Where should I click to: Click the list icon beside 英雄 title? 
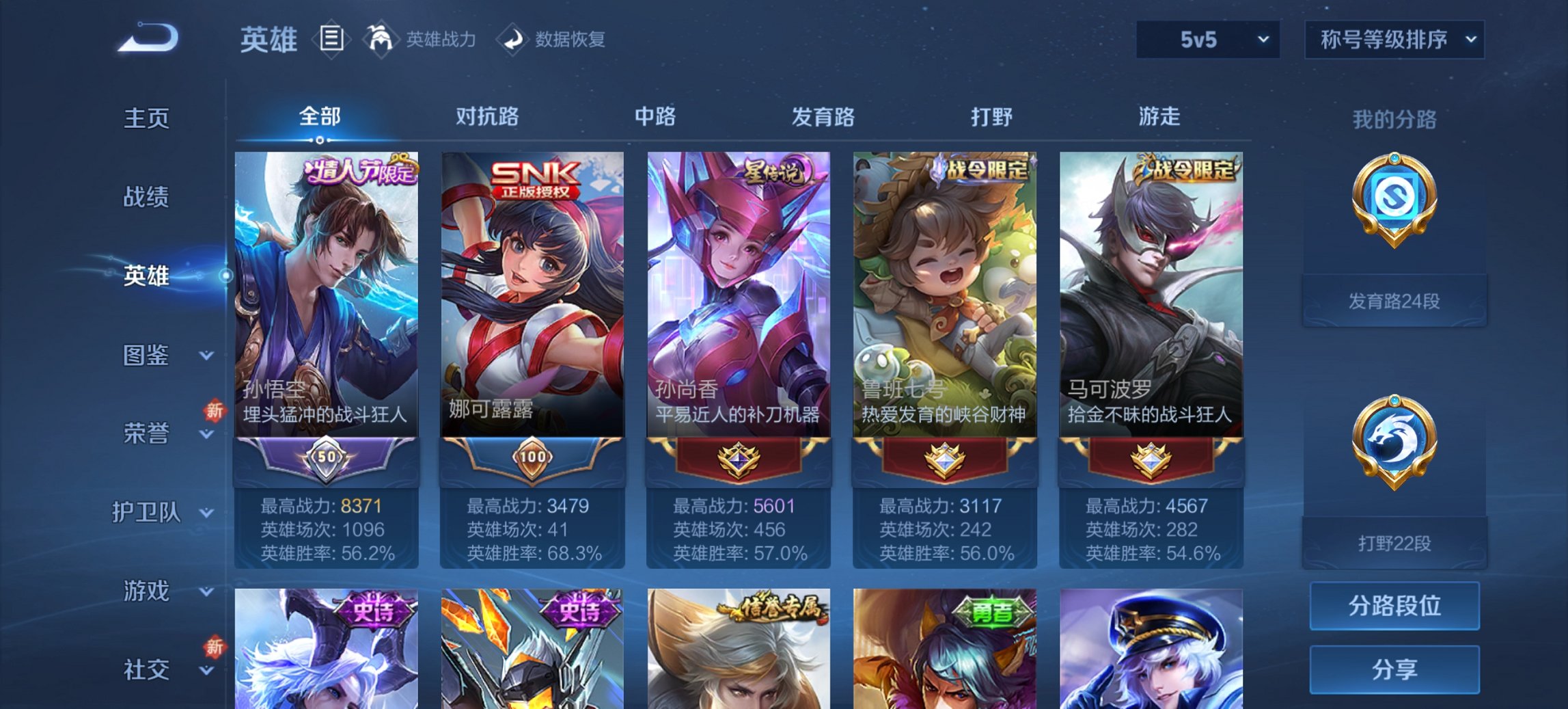tap(333, 39)
